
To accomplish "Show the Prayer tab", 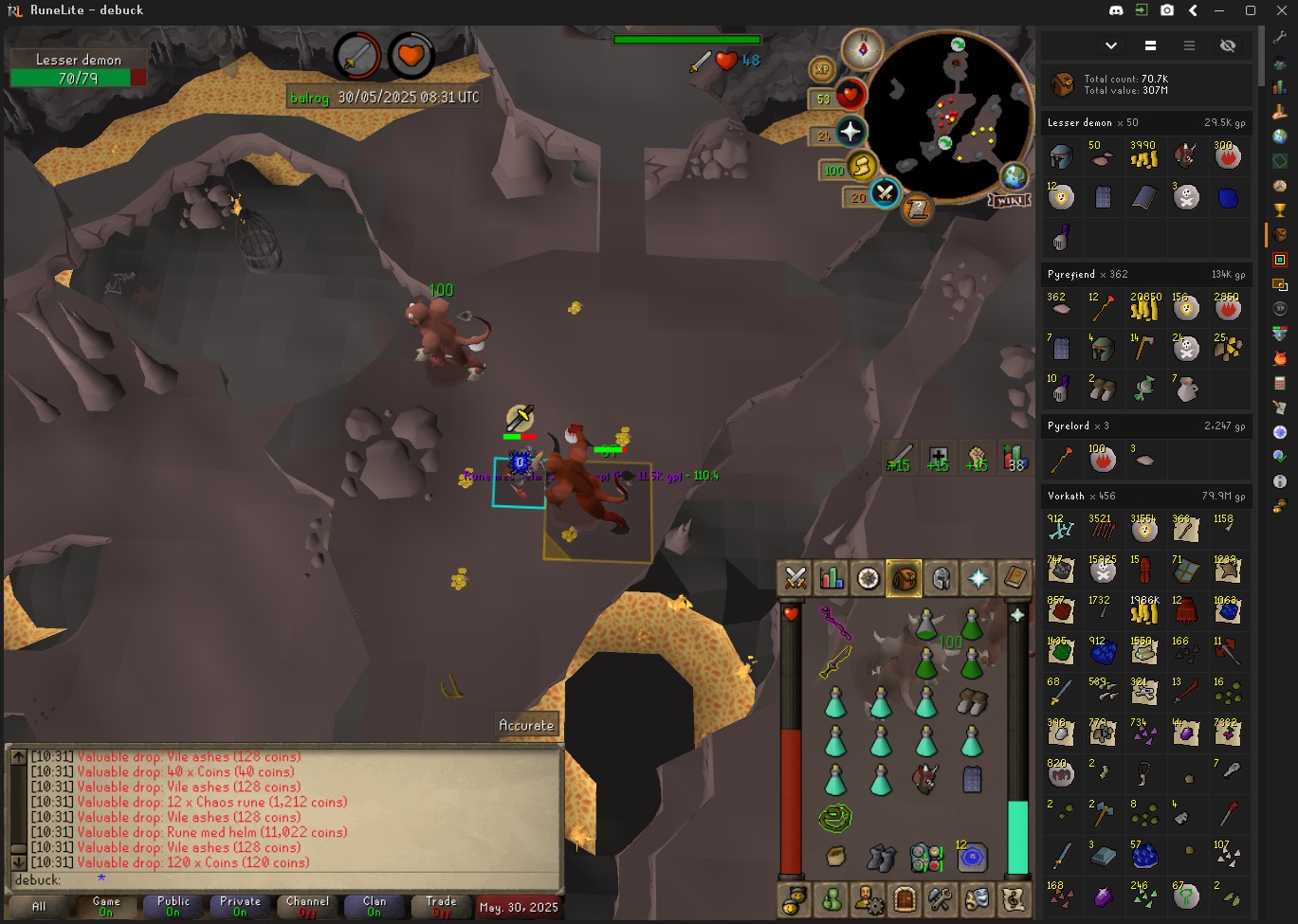I will tap(978, 578).
